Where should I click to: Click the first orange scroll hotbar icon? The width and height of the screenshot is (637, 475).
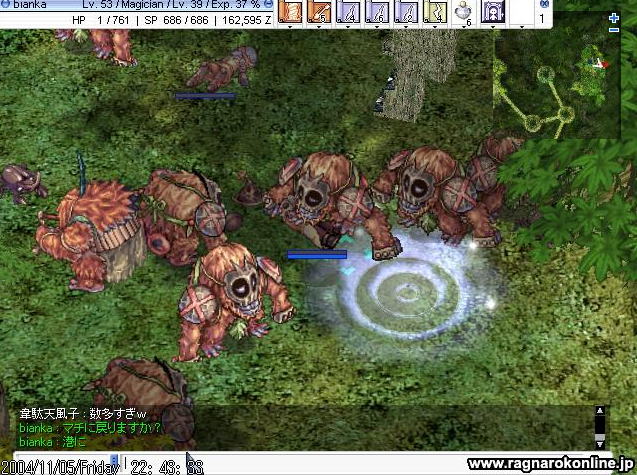click(289, 12)
